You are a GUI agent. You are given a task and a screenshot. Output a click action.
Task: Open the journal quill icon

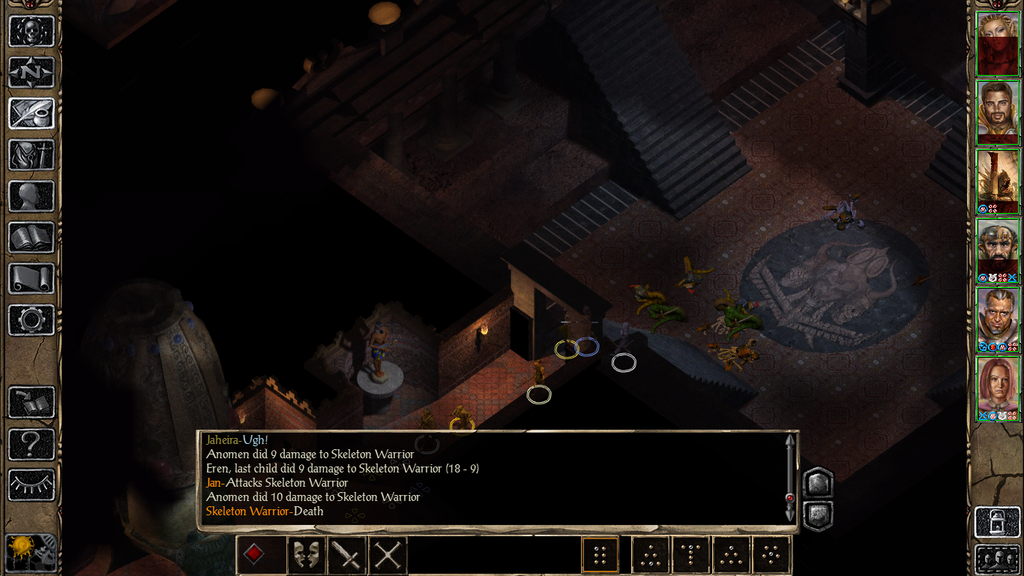[x=31, y=113]
